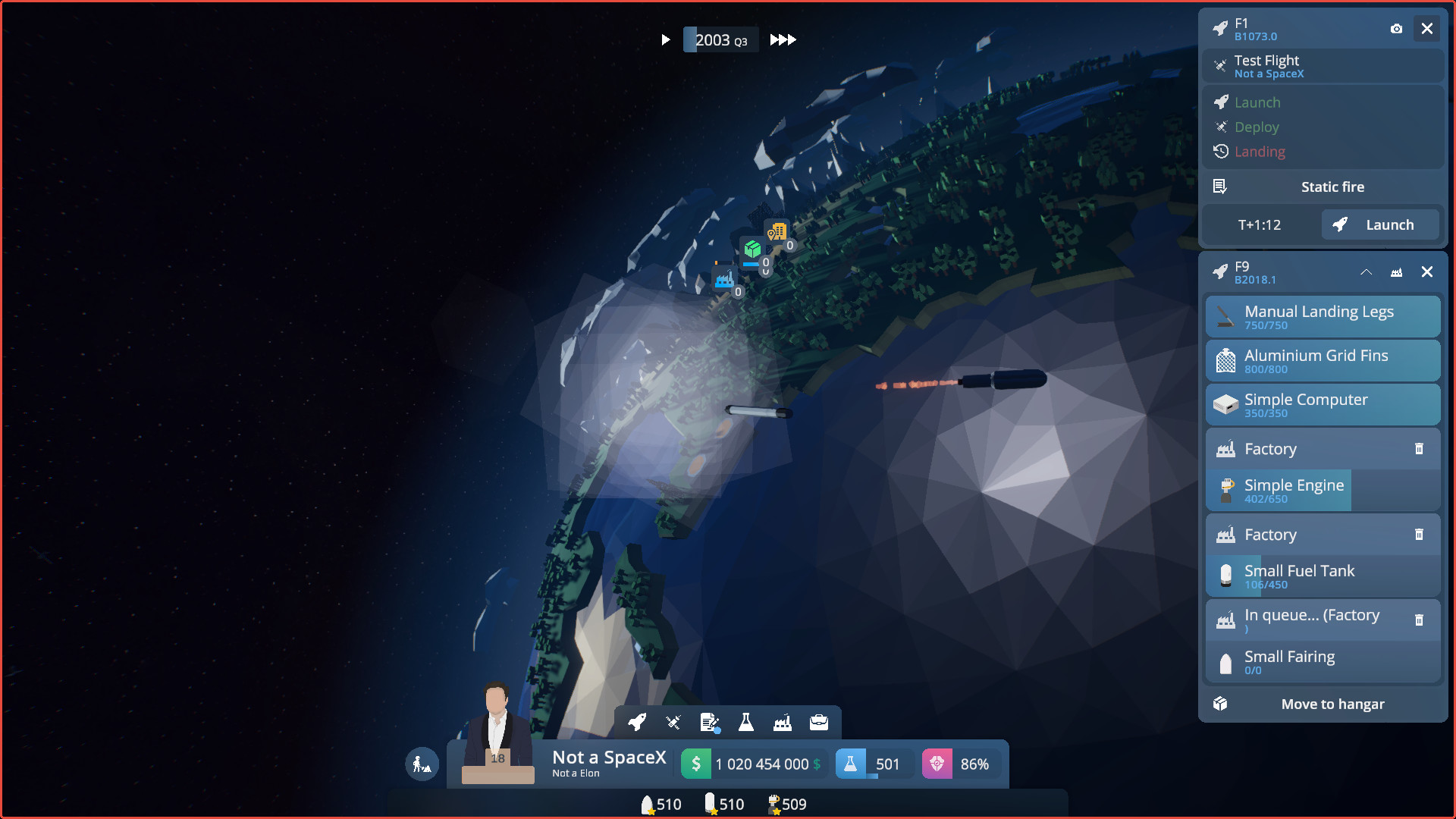Viewport: 1456px width, 819px height.
Task: Toggle the Launch phase option
Action: tap(1257, 102)
